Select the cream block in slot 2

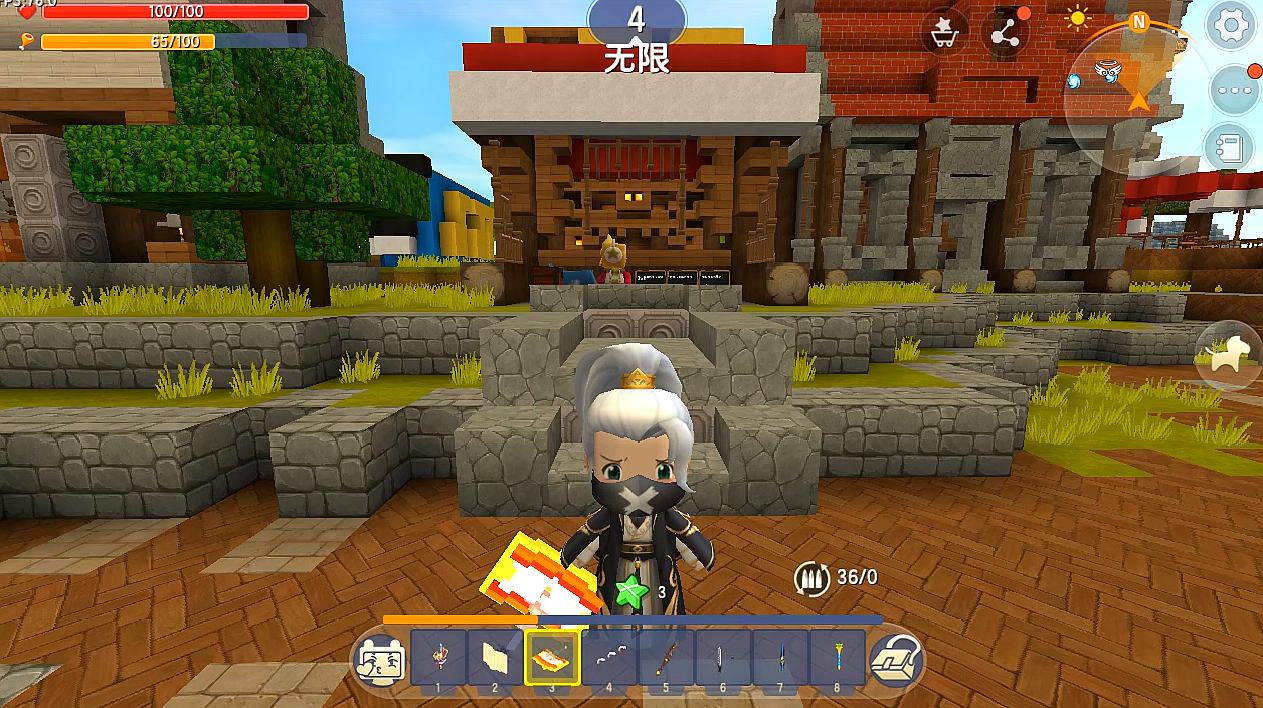click(495, 658)
